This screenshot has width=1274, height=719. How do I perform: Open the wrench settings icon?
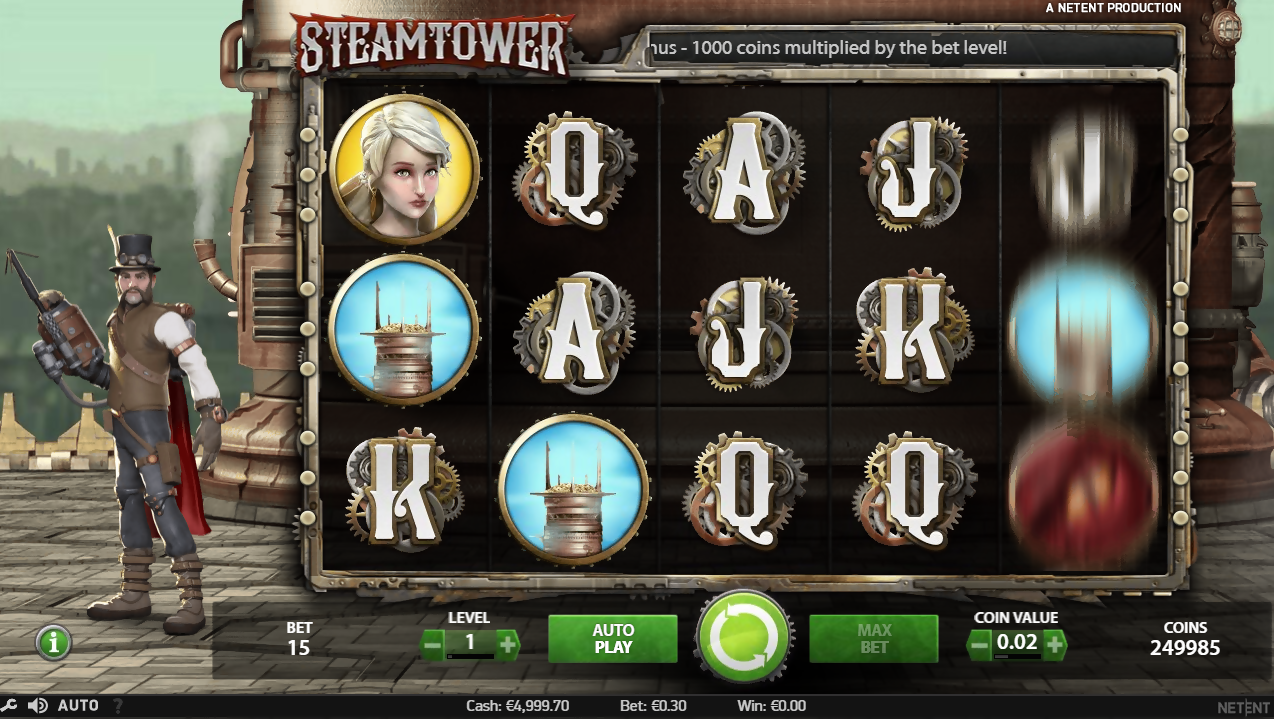point(9,706)
